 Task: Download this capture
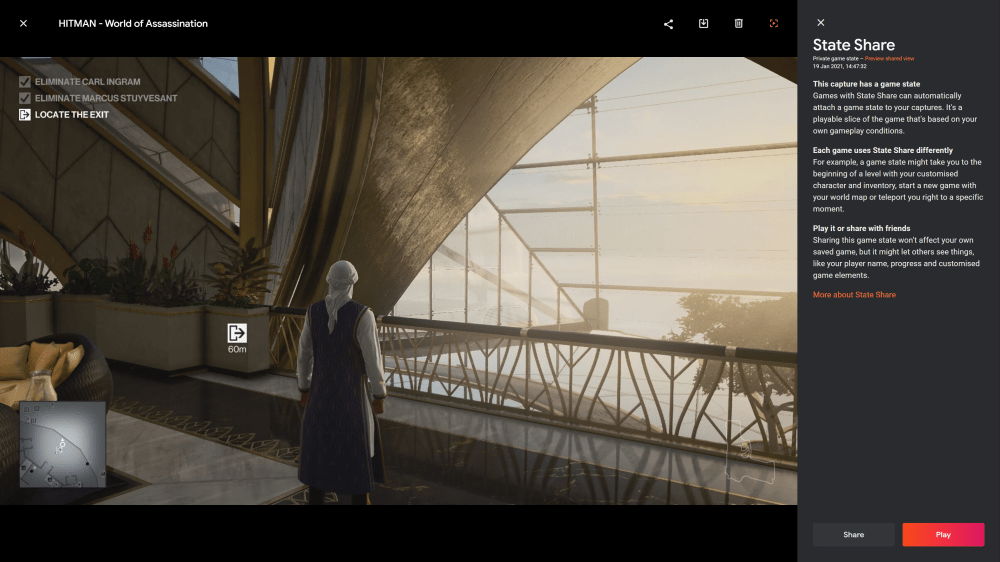pyautogui.click(x=703, y=23)
